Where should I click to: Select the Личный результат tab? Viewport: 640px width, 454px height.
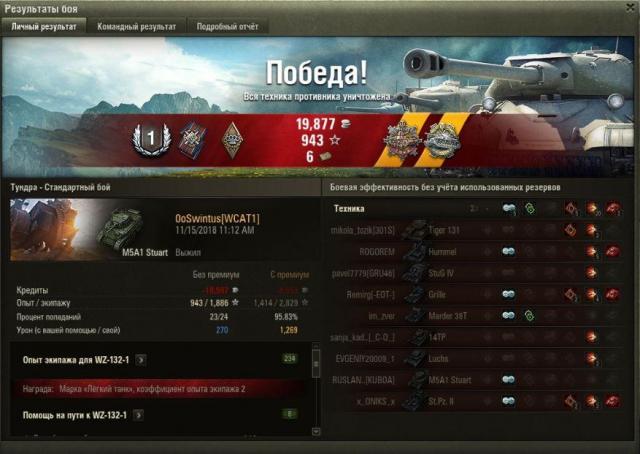coord(44,27)
